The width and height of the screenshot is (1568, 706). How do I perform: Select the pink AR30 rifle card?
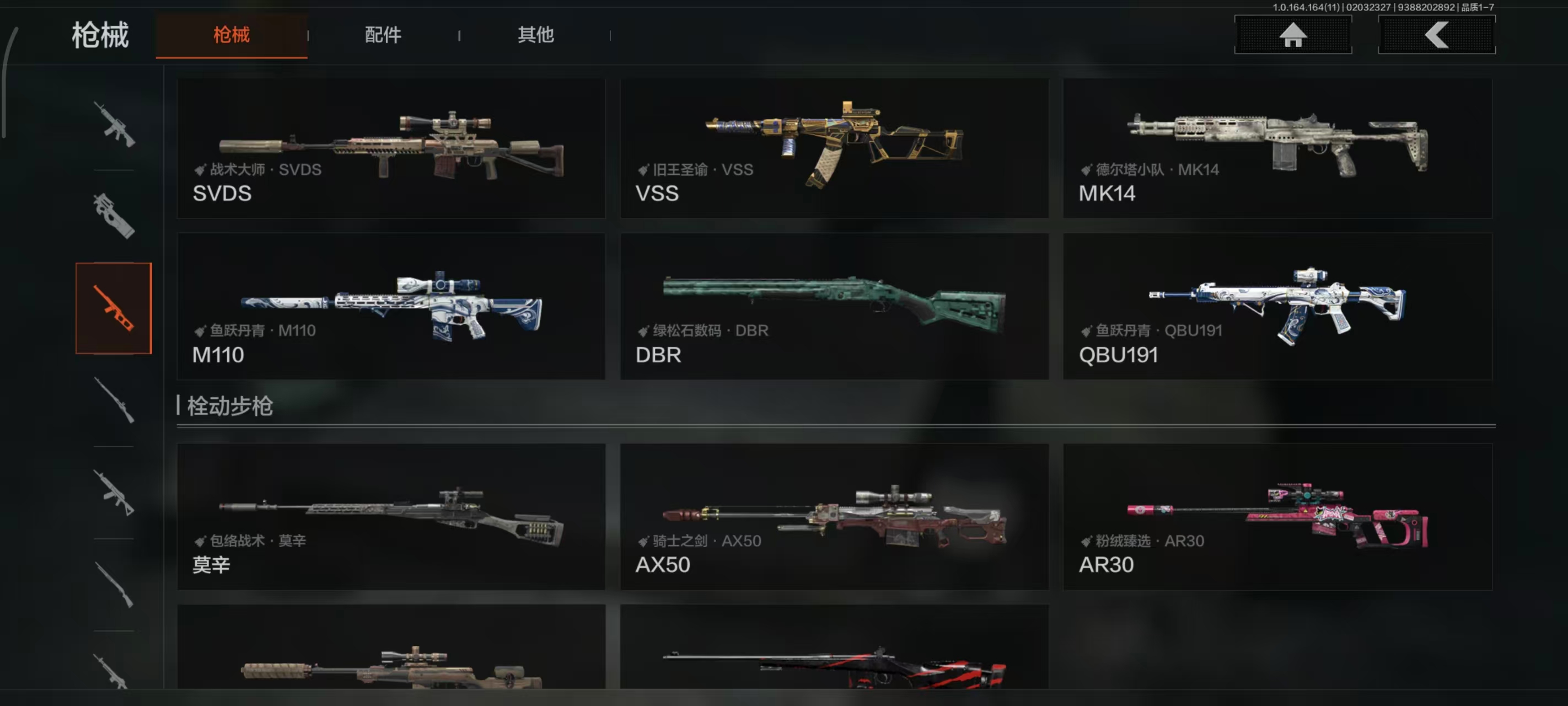[x=1277, y=517]
